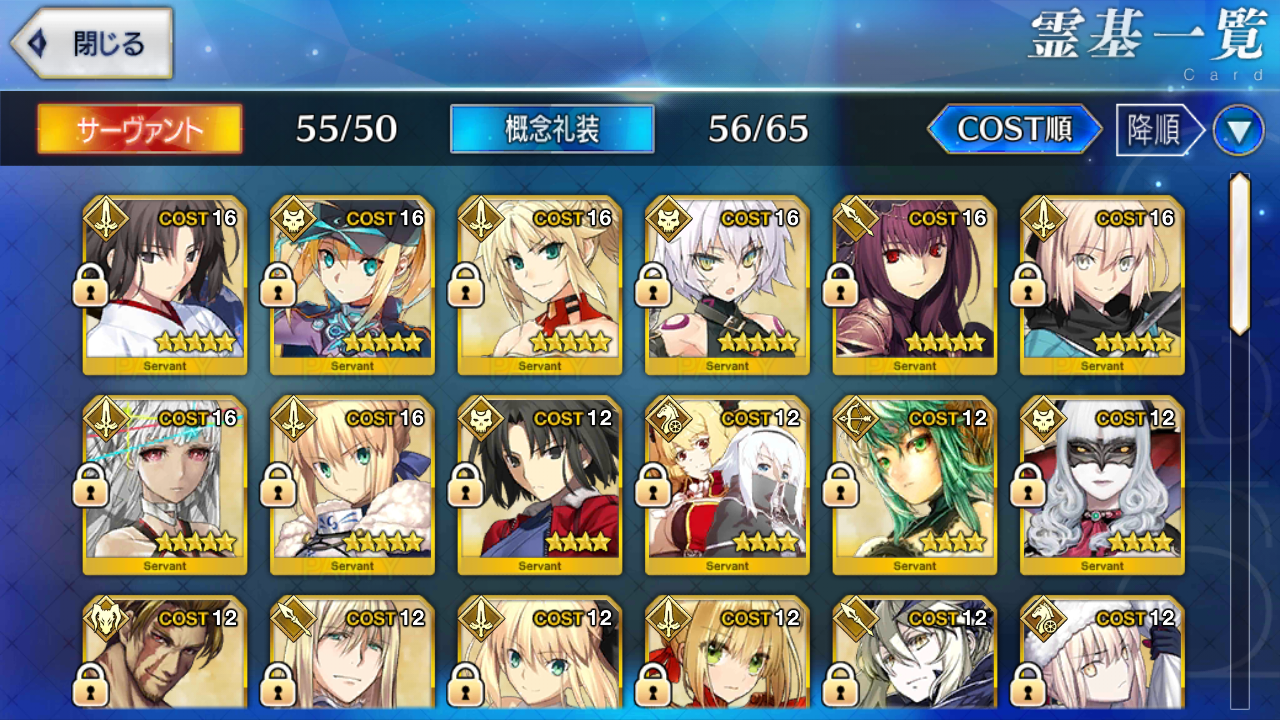The image size is (1280, 720).
Task: Switch to the 概念礼装 tab
Action: [552, 129]
